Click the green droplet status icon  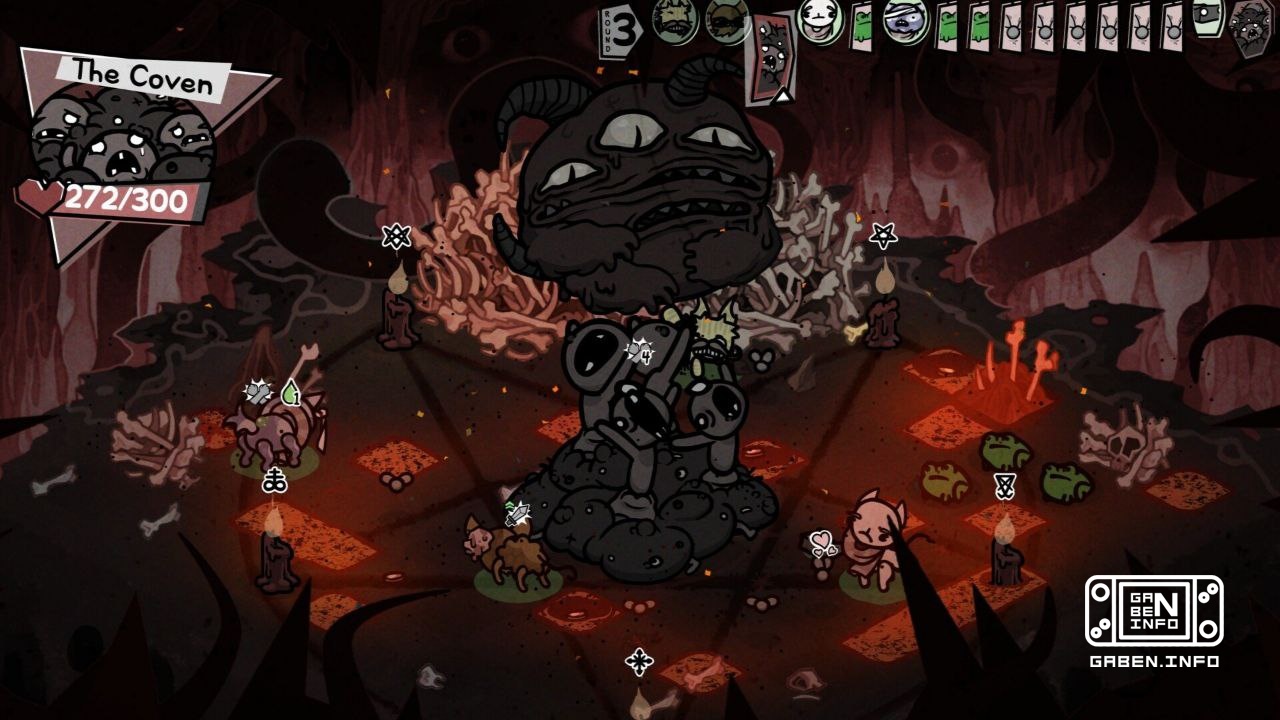(293, 396)
